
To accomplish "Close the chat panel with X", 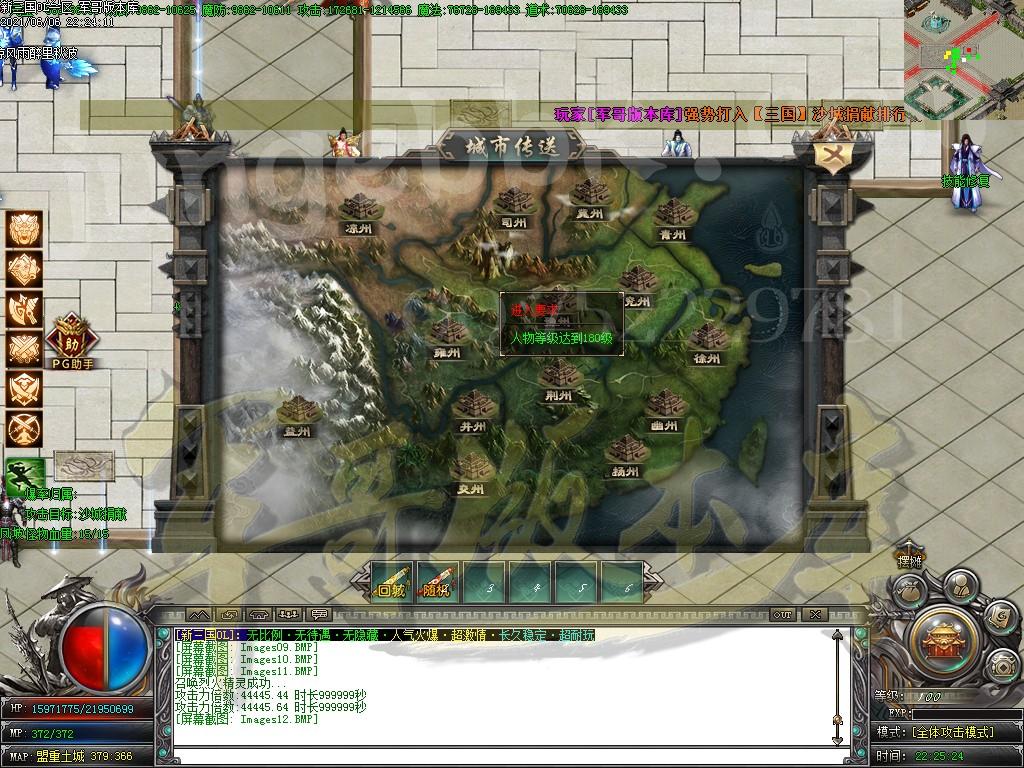I will point(815,615).
